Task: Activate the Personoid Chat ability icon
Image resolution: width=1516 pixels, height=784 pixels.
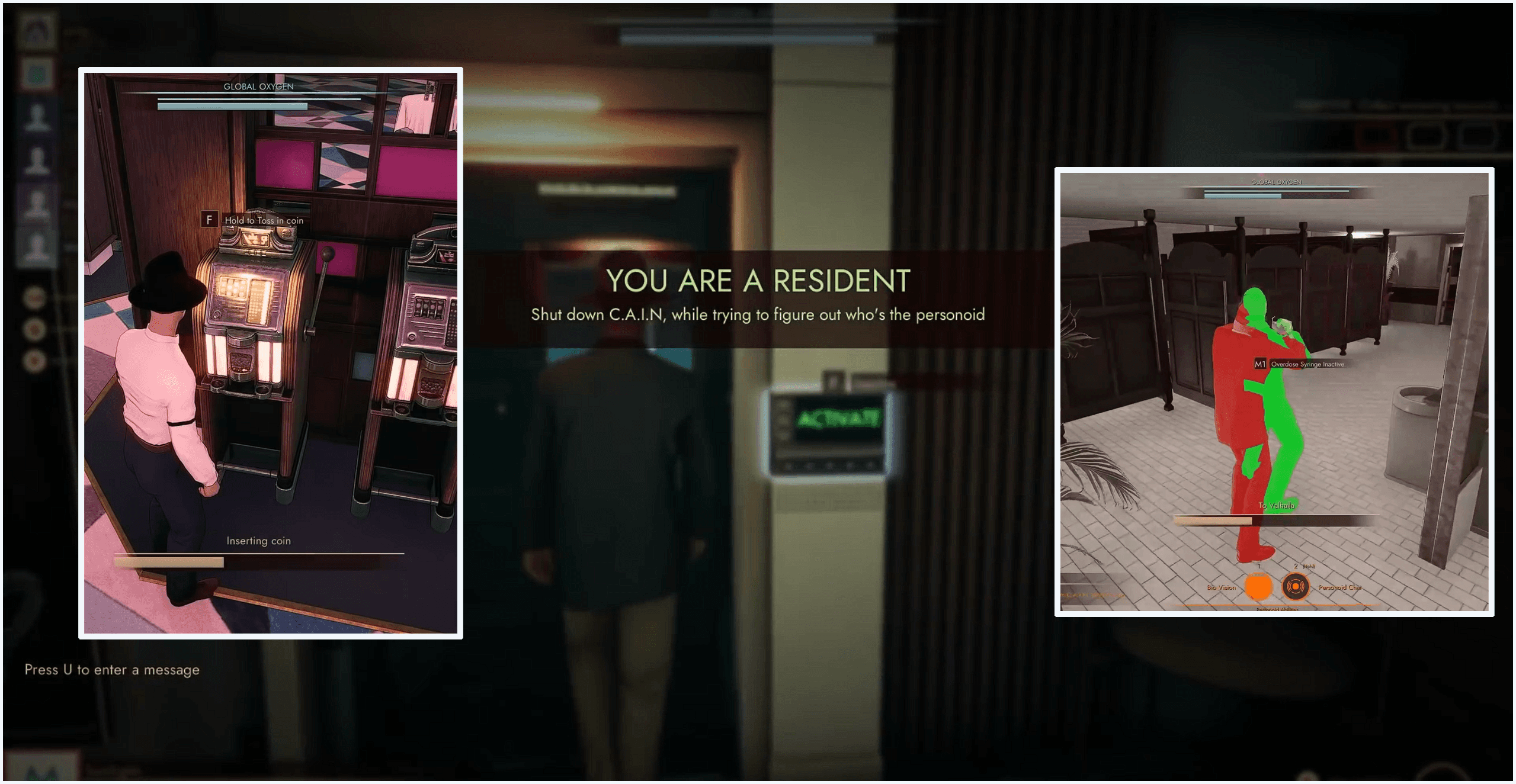Action: pyautogui.click(x=1296, y=587)
